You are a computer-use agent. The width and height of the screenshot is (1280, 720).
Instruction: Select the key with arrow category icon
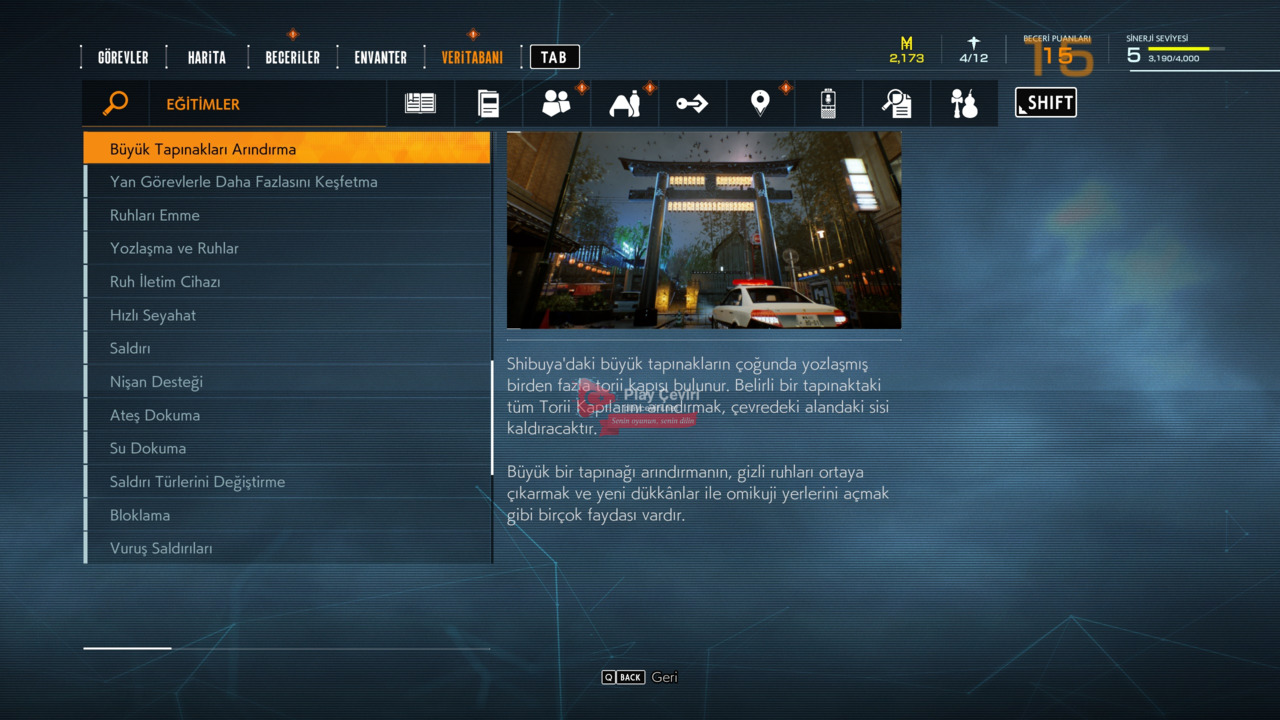point(692,103)
